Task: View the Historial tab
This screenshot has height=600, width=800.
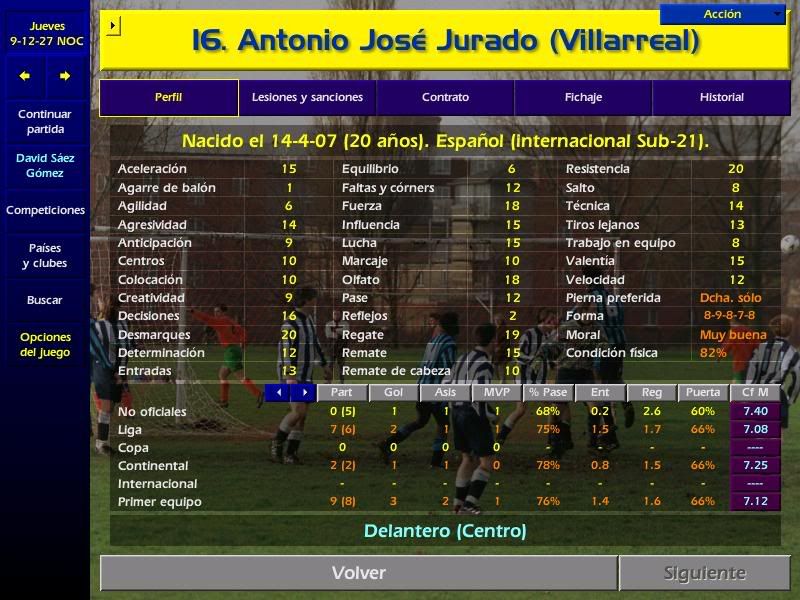Action: click(721, 98)
